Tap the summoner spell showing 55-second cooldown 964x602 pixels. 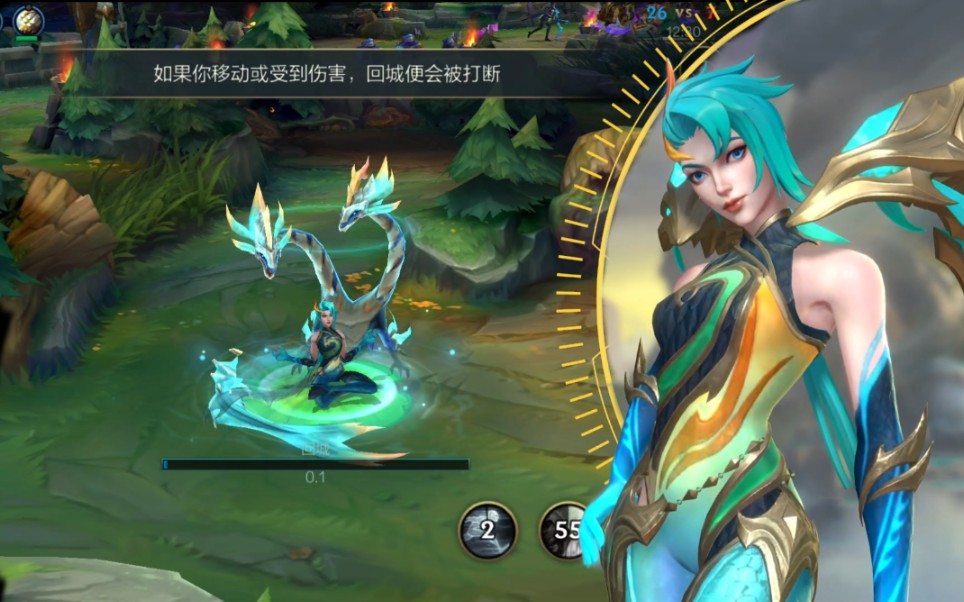(567, 530)
